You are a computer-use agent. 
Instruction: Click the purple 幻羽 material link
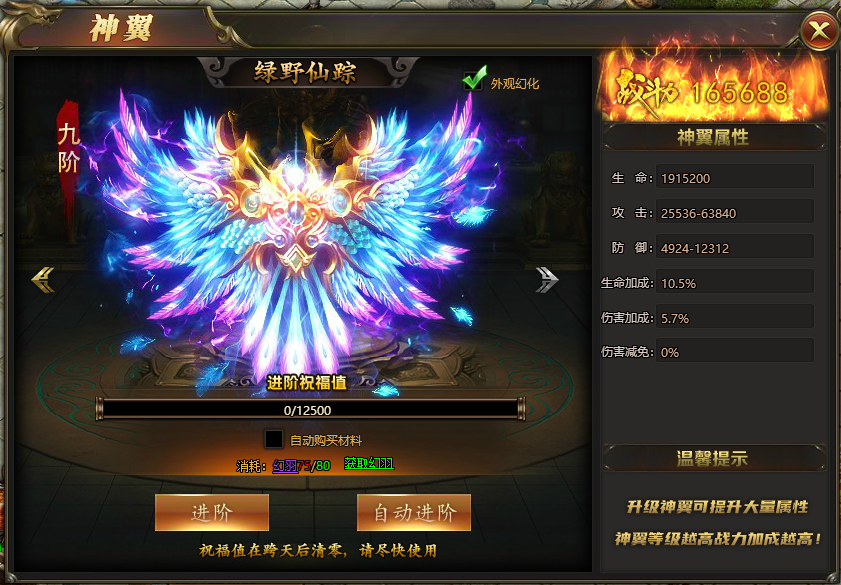pyautogui.click(x=285, y=465)
